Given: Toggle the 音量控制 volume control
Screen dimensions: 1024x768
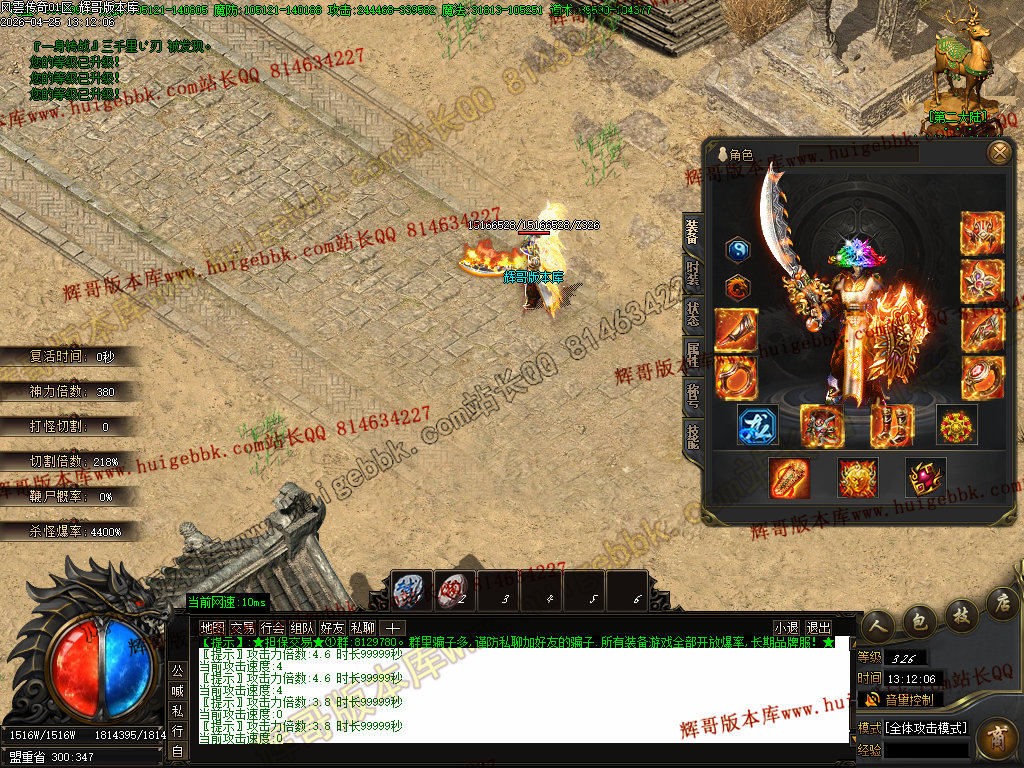Looking at the screenshot, I should point(900,699).
